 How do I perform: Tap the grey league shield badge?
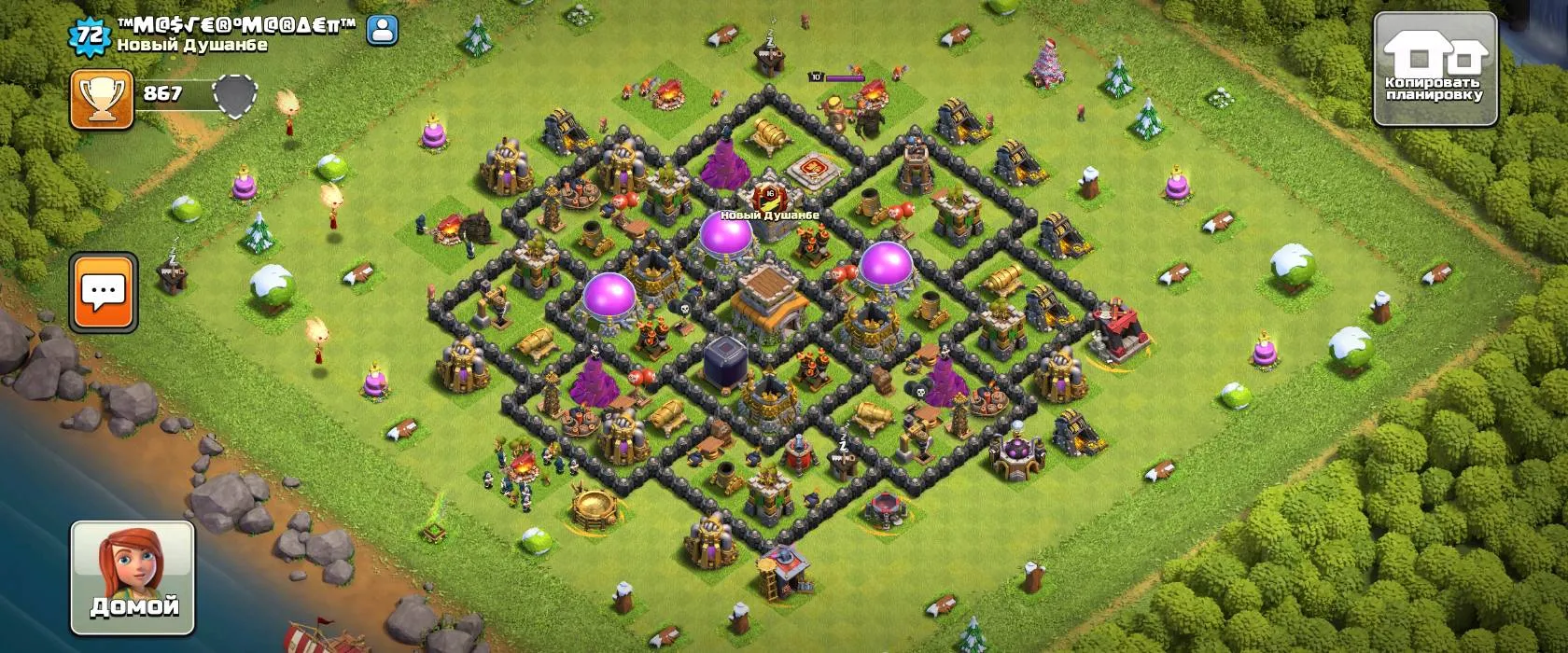click(x=233, y=96)
